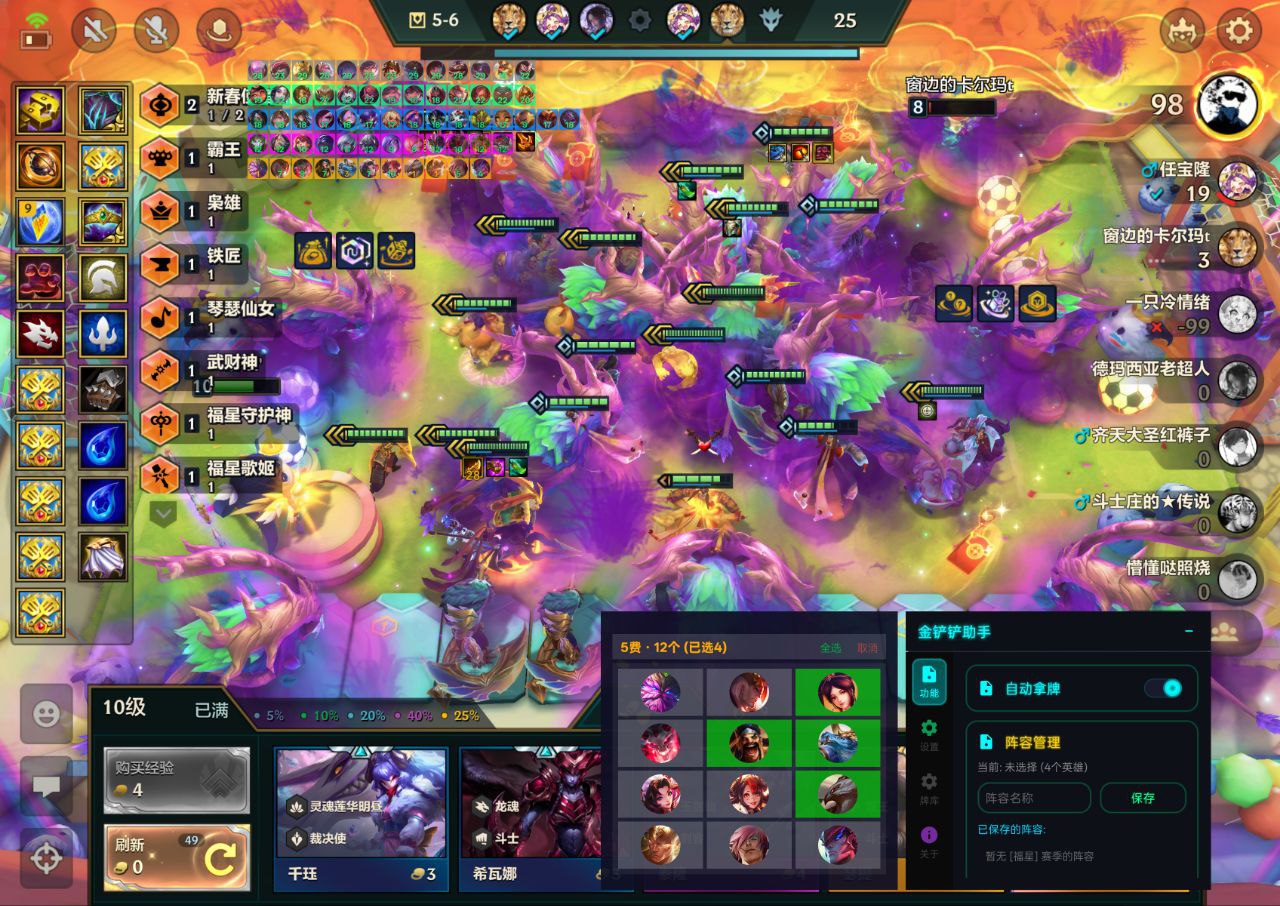Open the gear settings at top right

[1238, 30]
